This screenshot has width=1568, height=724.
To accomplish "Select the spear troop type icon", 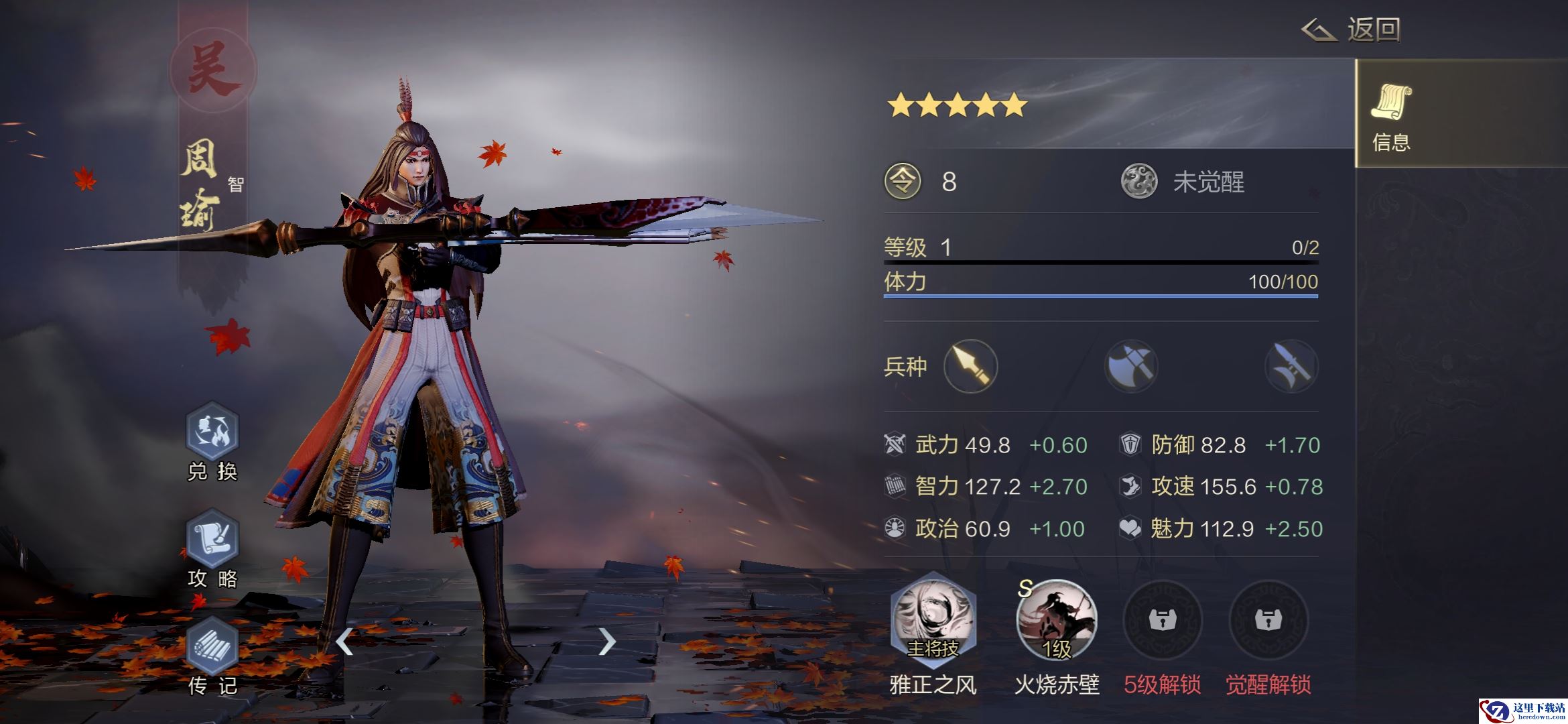I will 970,366.
